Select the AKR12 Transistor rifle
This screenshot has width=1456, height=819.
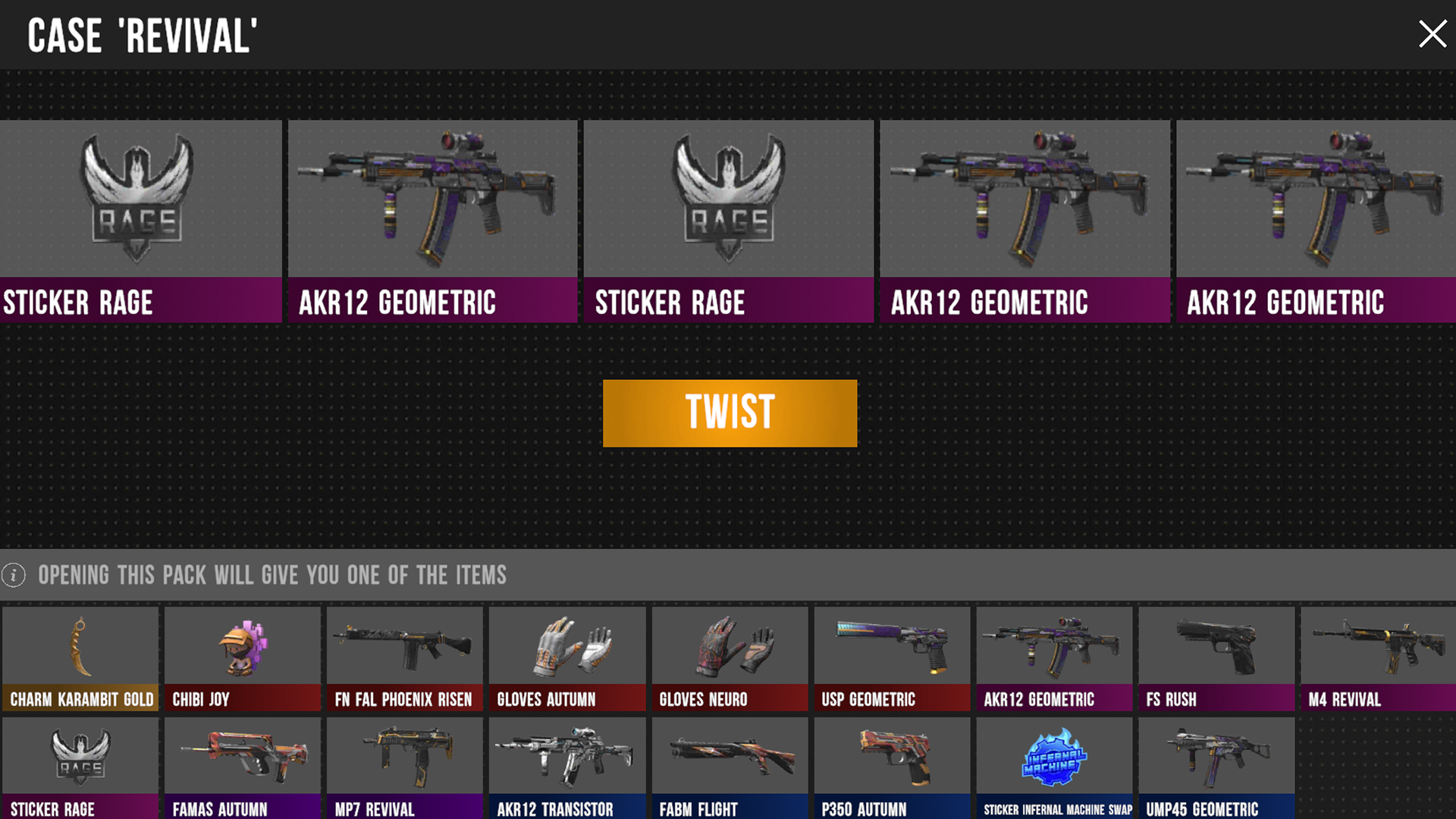coord(566,758)
